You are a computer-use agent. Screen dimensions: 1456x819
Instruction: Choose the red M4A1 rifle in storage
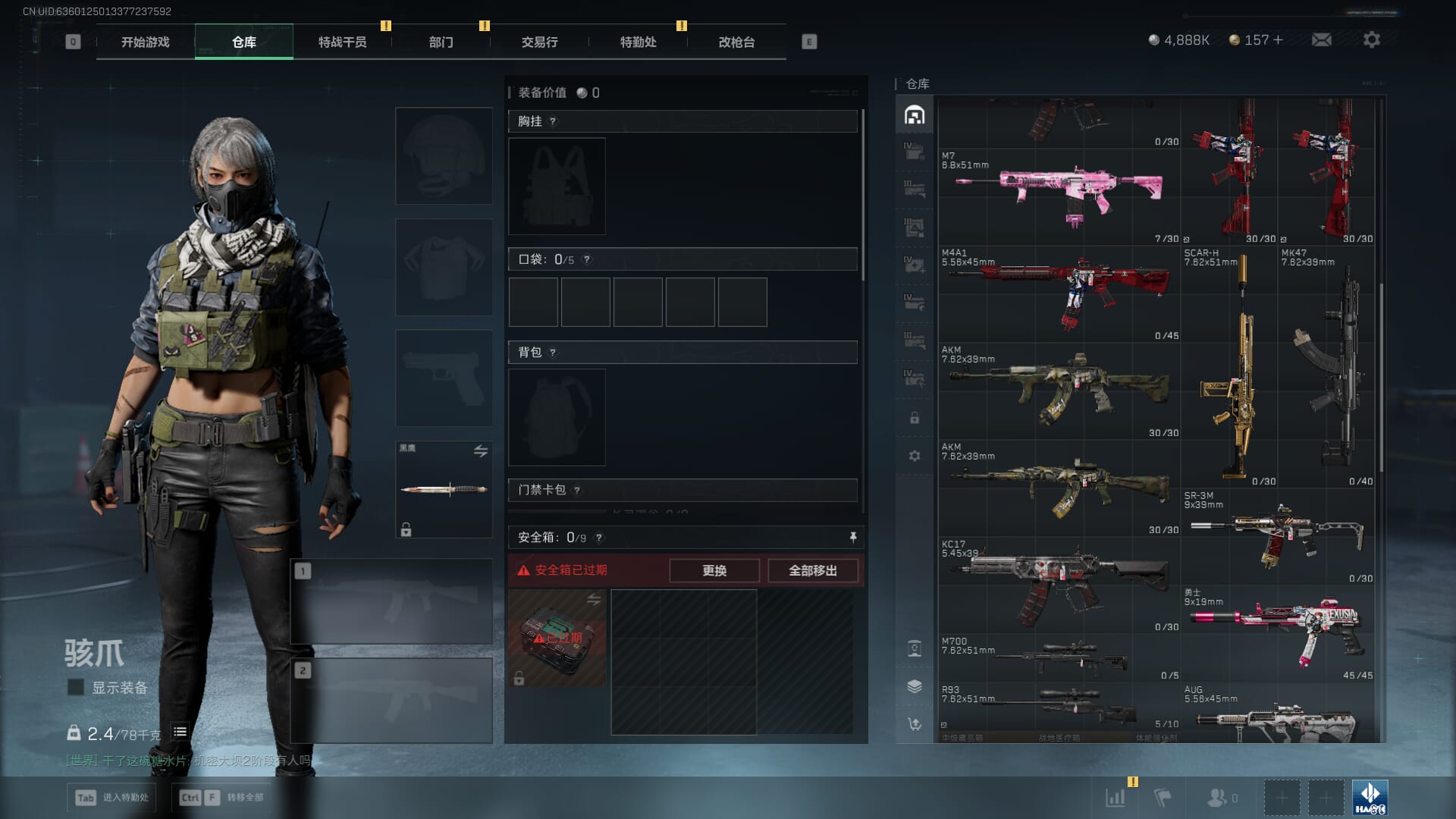point(1059,293)
